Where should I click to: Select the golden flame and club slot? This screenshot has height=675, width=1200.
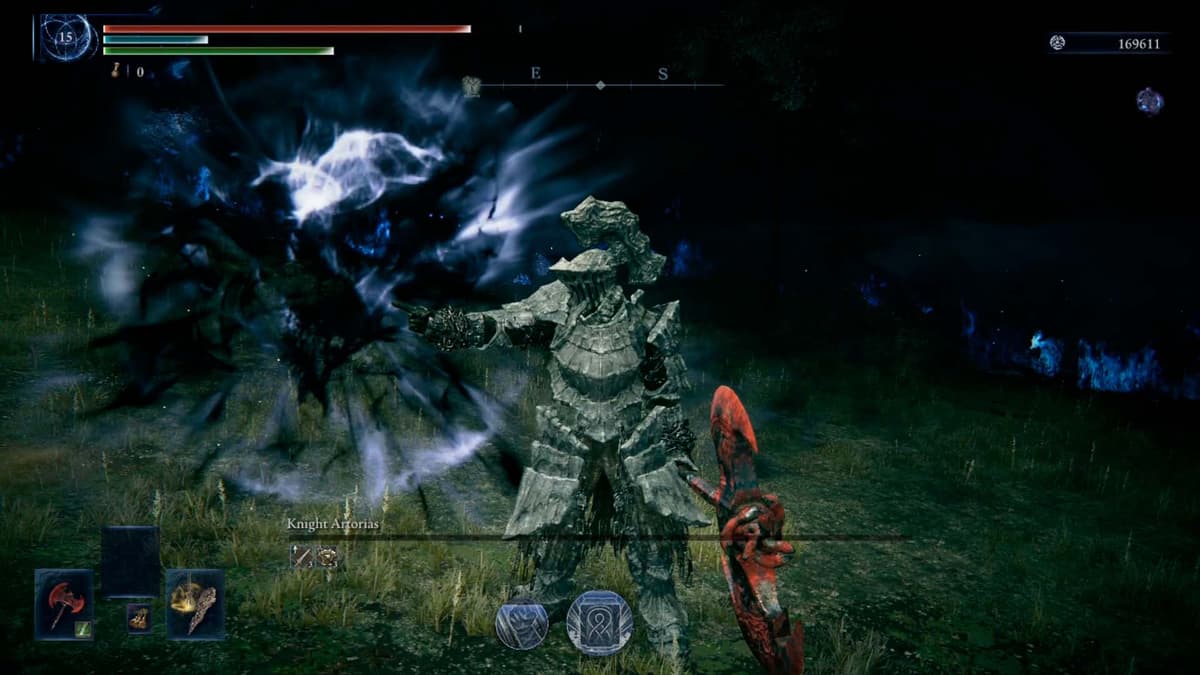pos(195,604)
